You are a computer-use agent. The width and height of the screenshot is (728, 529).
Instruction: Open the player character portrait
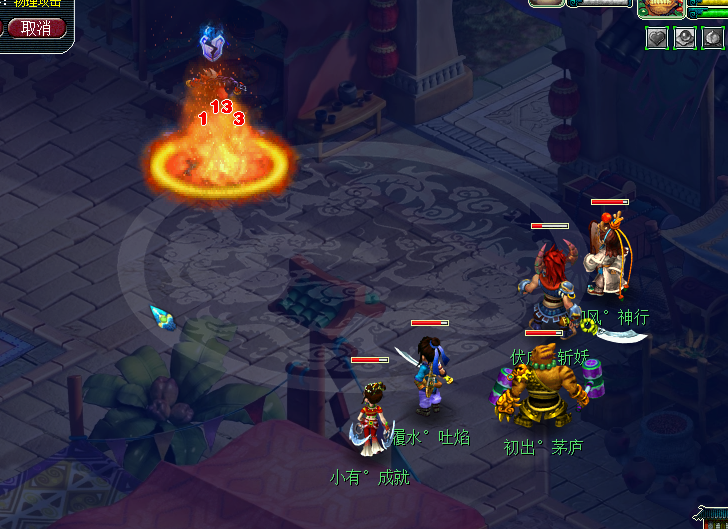[x=661, y=7]
